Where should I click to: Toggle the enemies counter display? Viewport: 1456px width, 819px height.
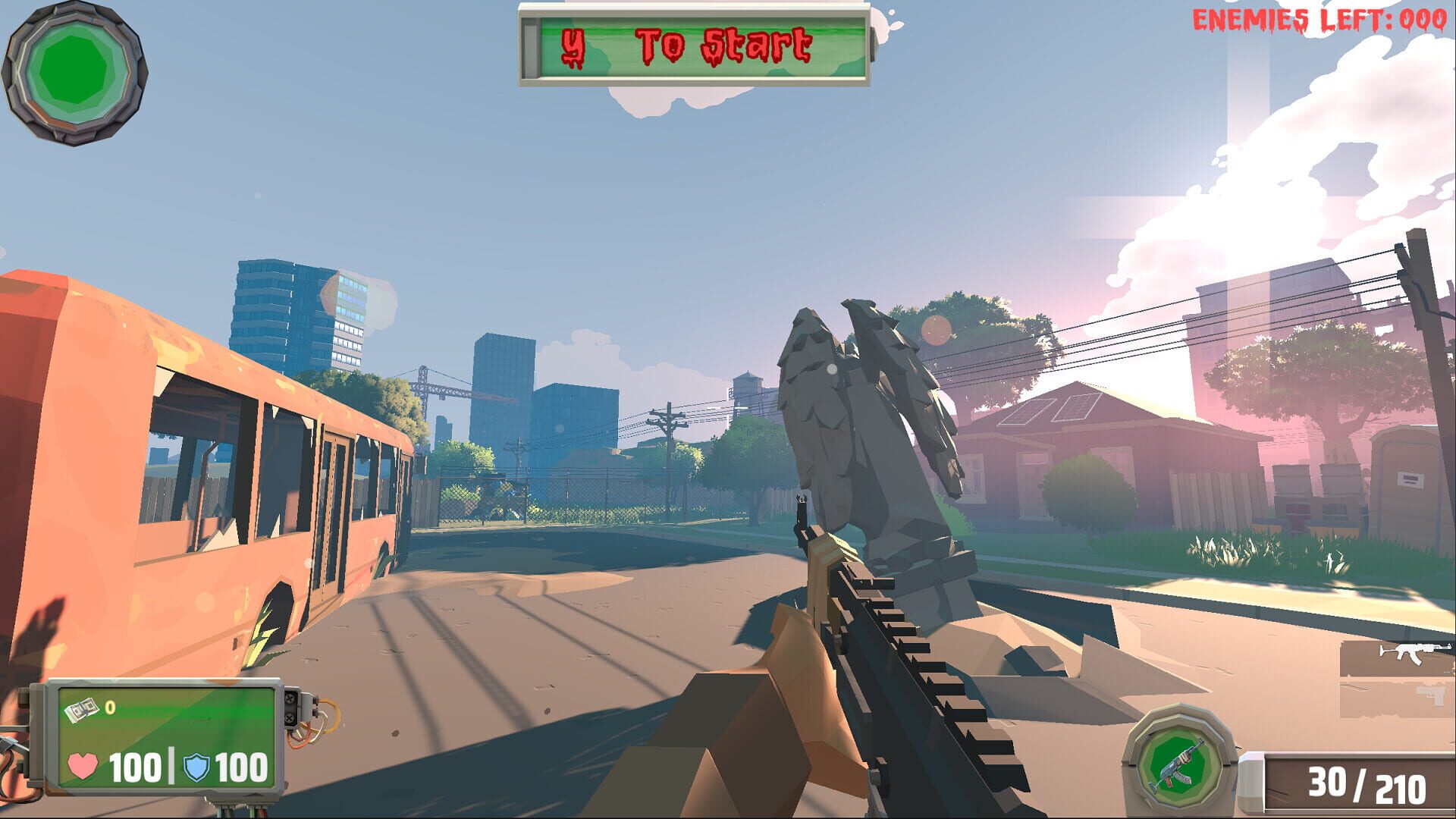[1321, 18]
